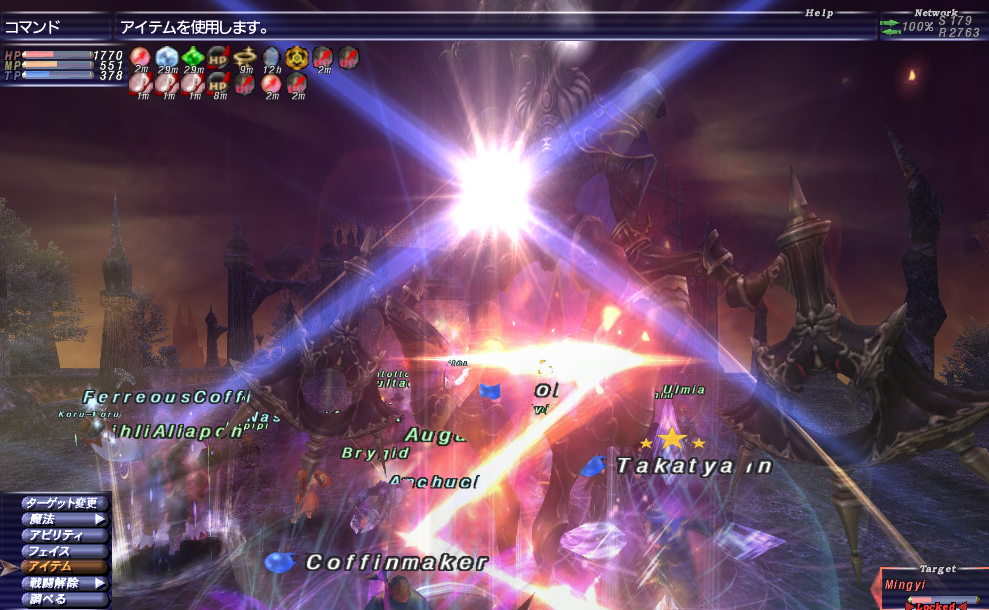The height and width of the screenshot is (610, 989).
Task: Open the 魔法 magic submenu
Action: [x=61, y=519]
